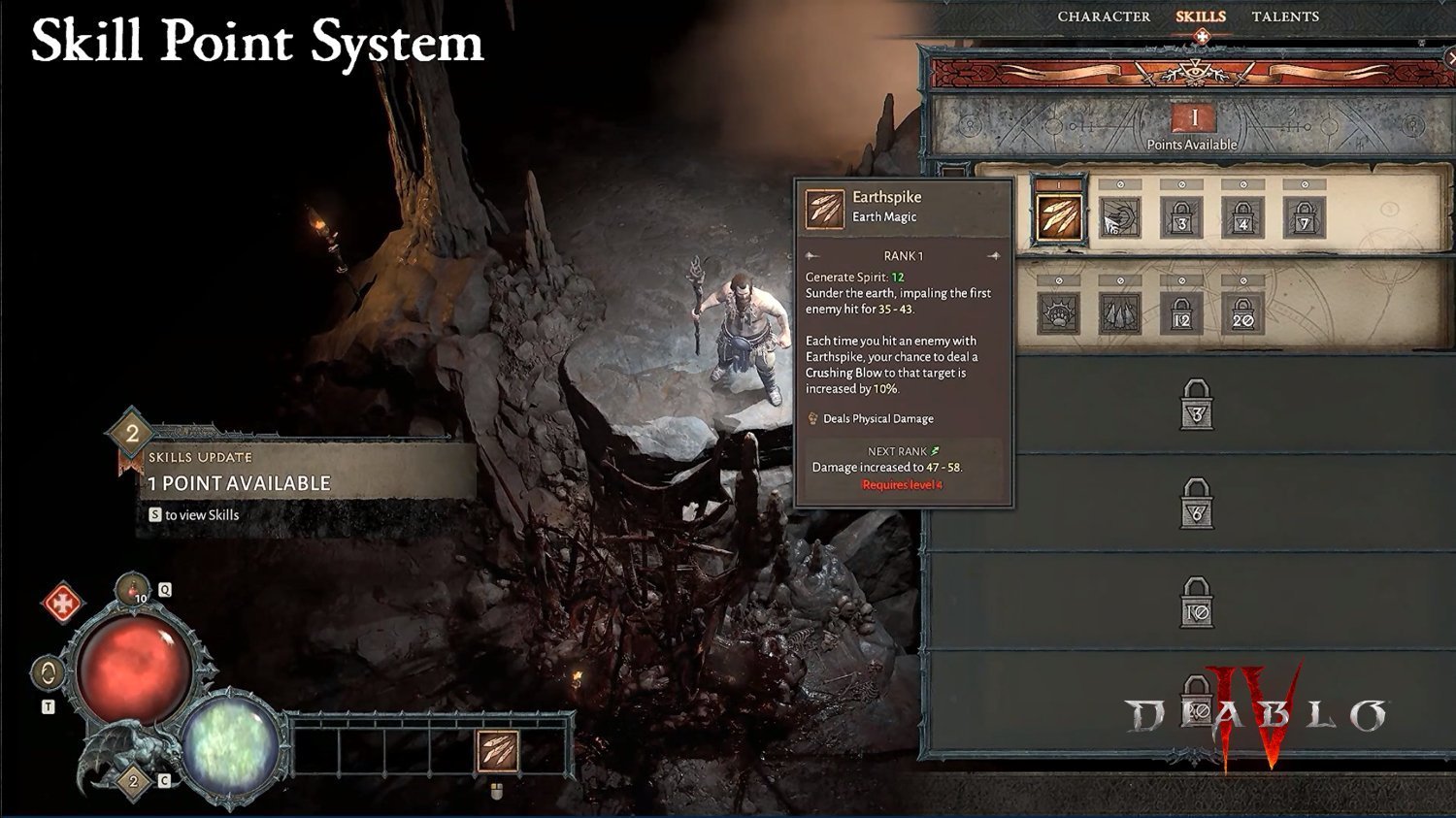Image resolution: width=1456 pixels, height=818 pixels.
Task: Activate the Earthspike skill on the action bar
Action: click(x=497, y=751)
